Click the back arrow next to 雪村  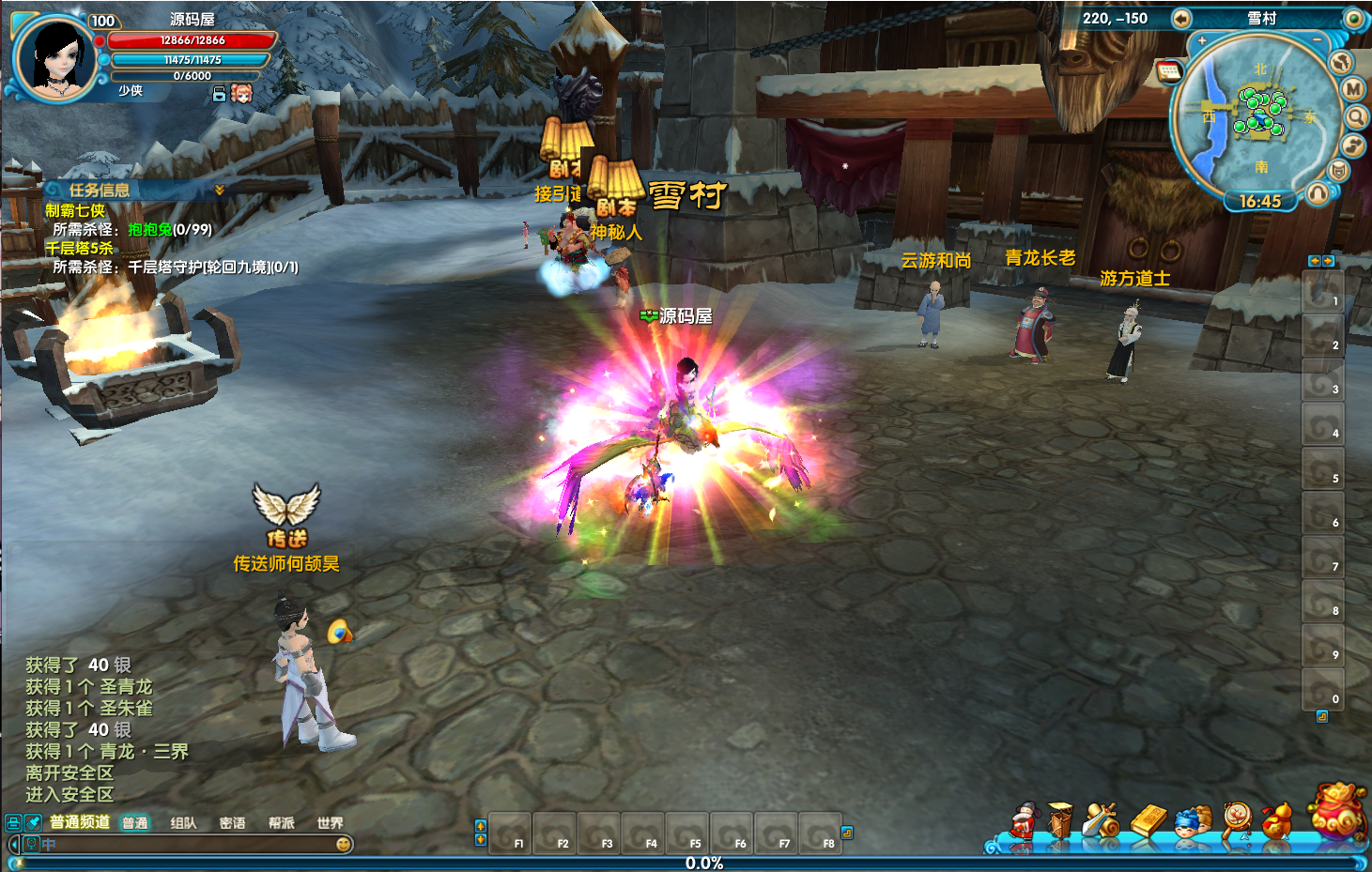coord(1181,19)
